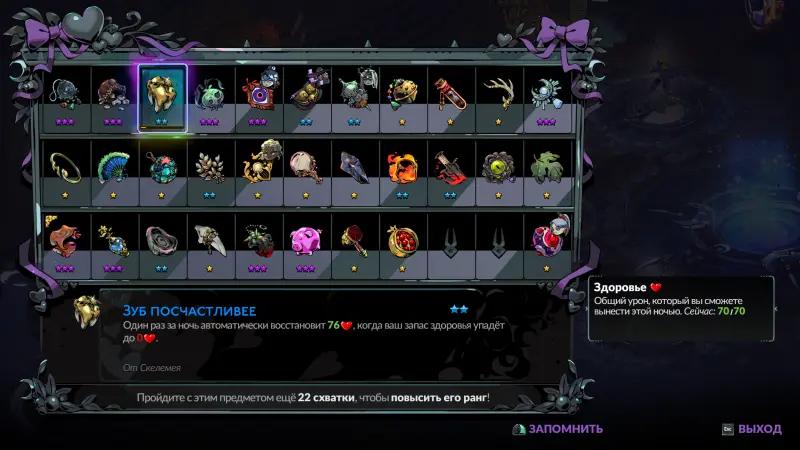
Task: Select the silver laurel leaves keepsake
Action: pos(210,165)
